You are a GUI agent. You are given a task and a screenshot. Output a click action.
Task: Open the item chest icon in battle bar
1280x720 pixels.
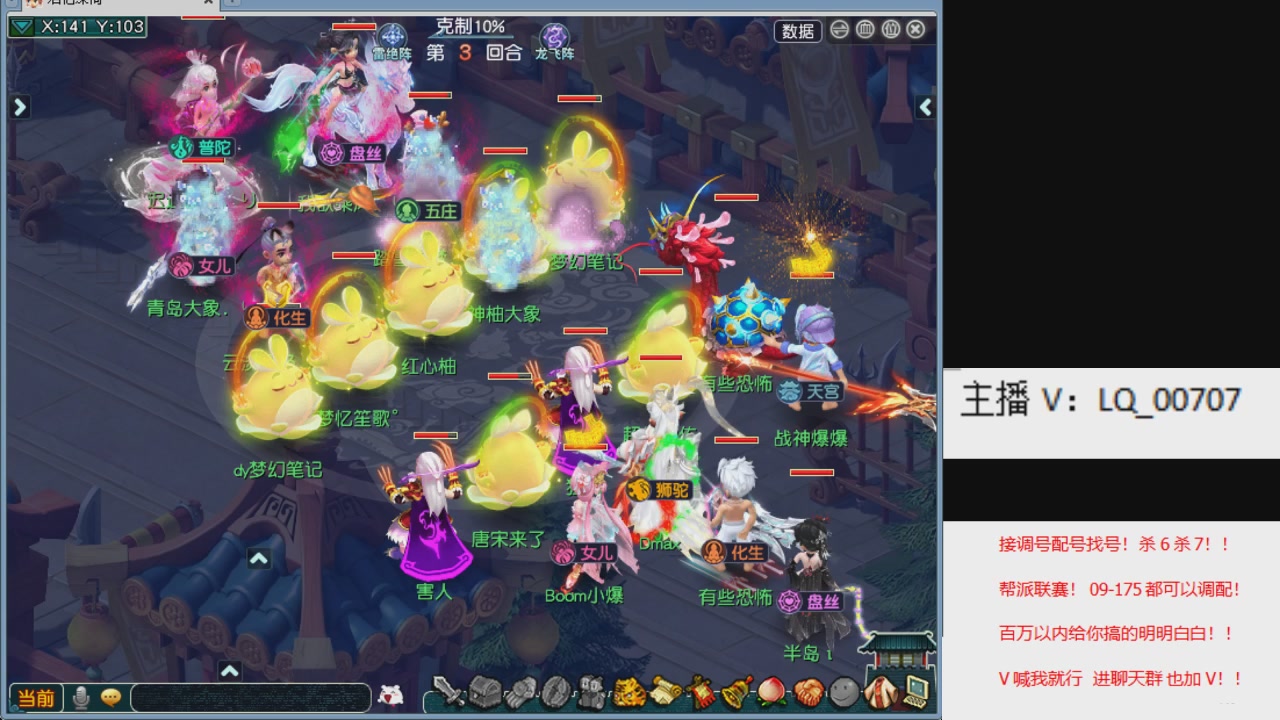click(485, 691)
